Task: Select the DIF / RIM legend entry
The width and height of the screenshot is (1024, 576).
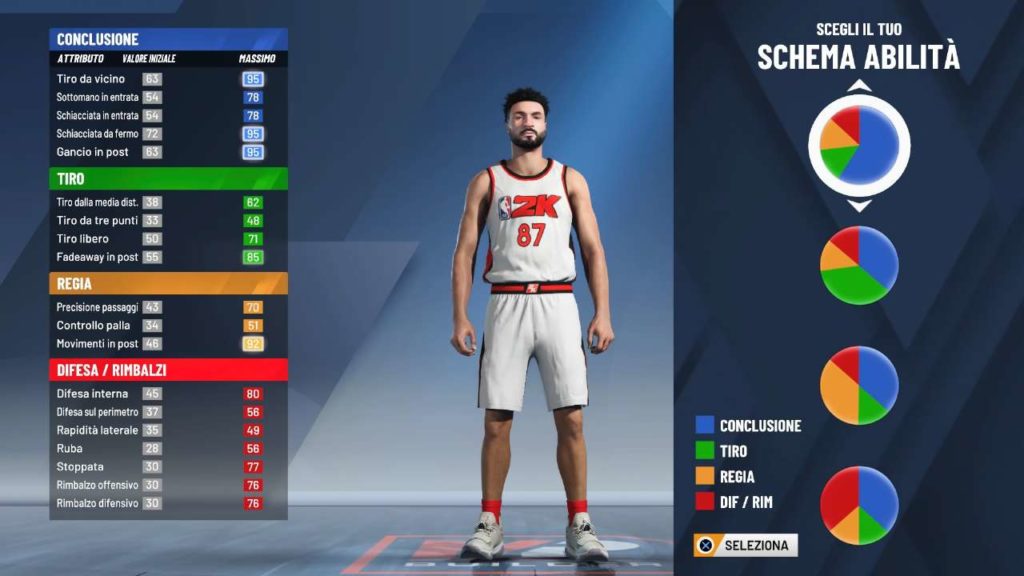Action: tap(745, 502)
